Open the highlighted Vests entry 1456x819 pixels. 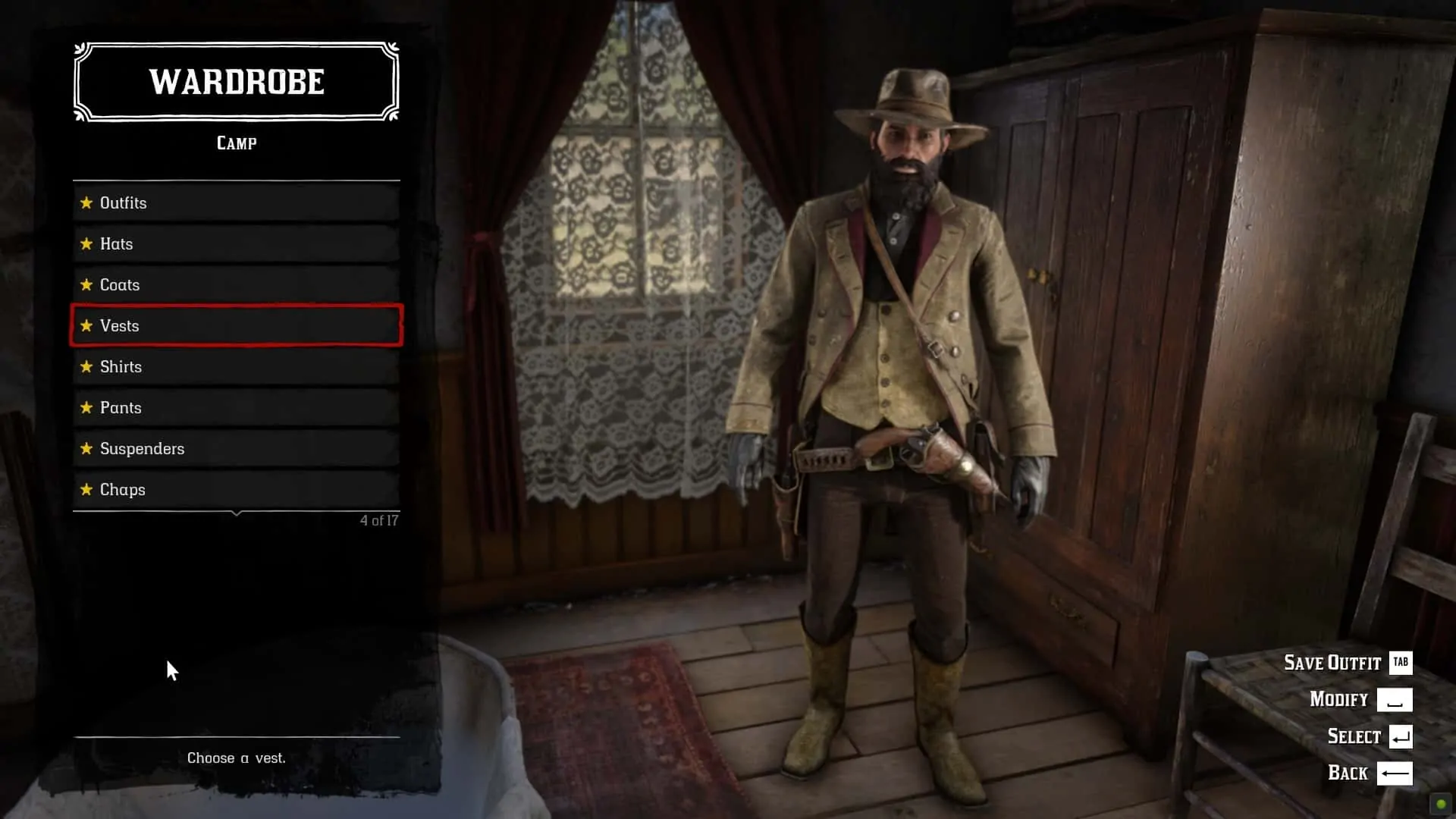coord(236,326)
